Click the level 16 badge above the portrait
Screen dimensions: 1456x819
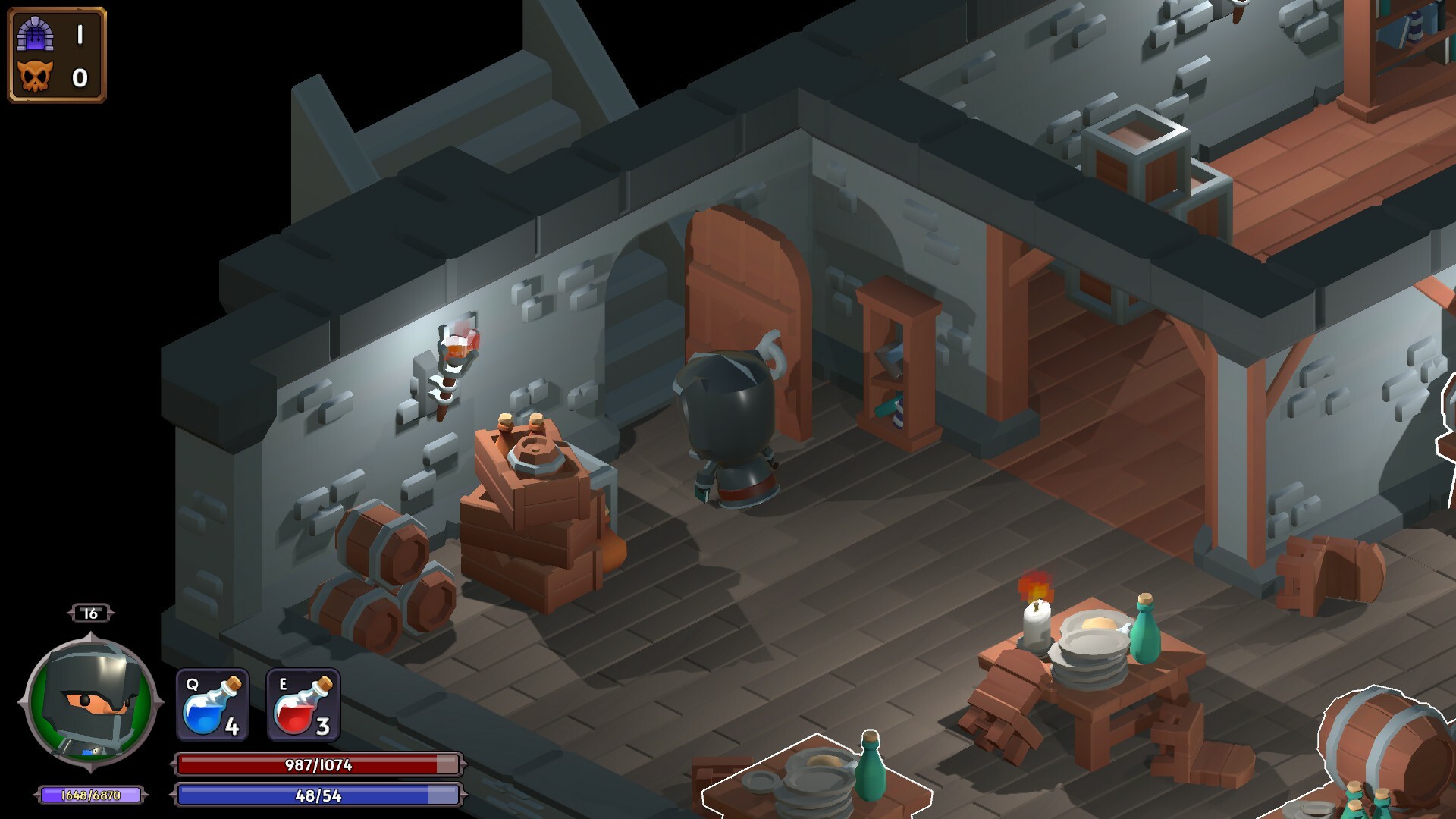90,613
